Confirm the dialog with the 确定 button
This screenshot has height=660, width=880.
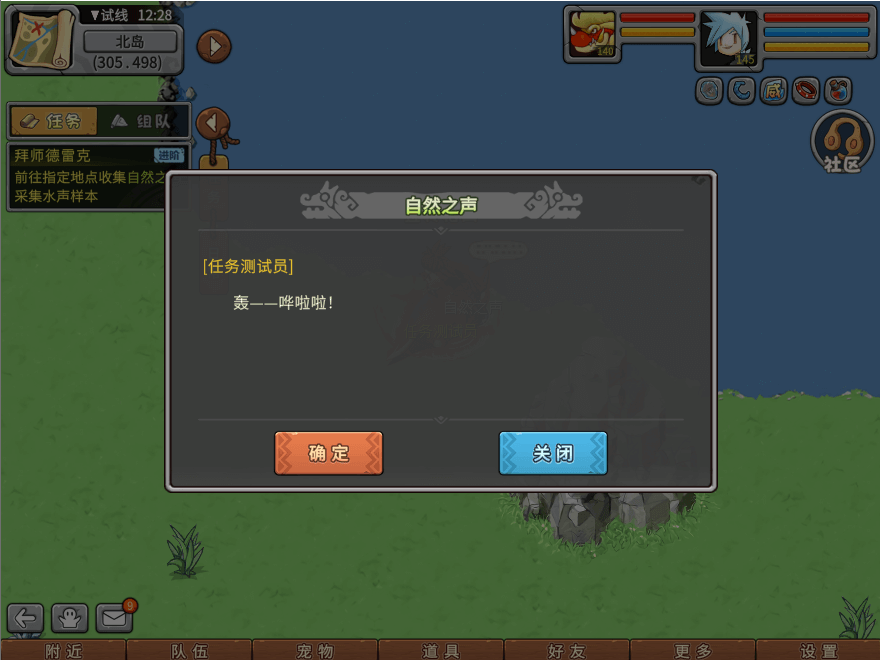pyautogui.click(x=329, y=453)
